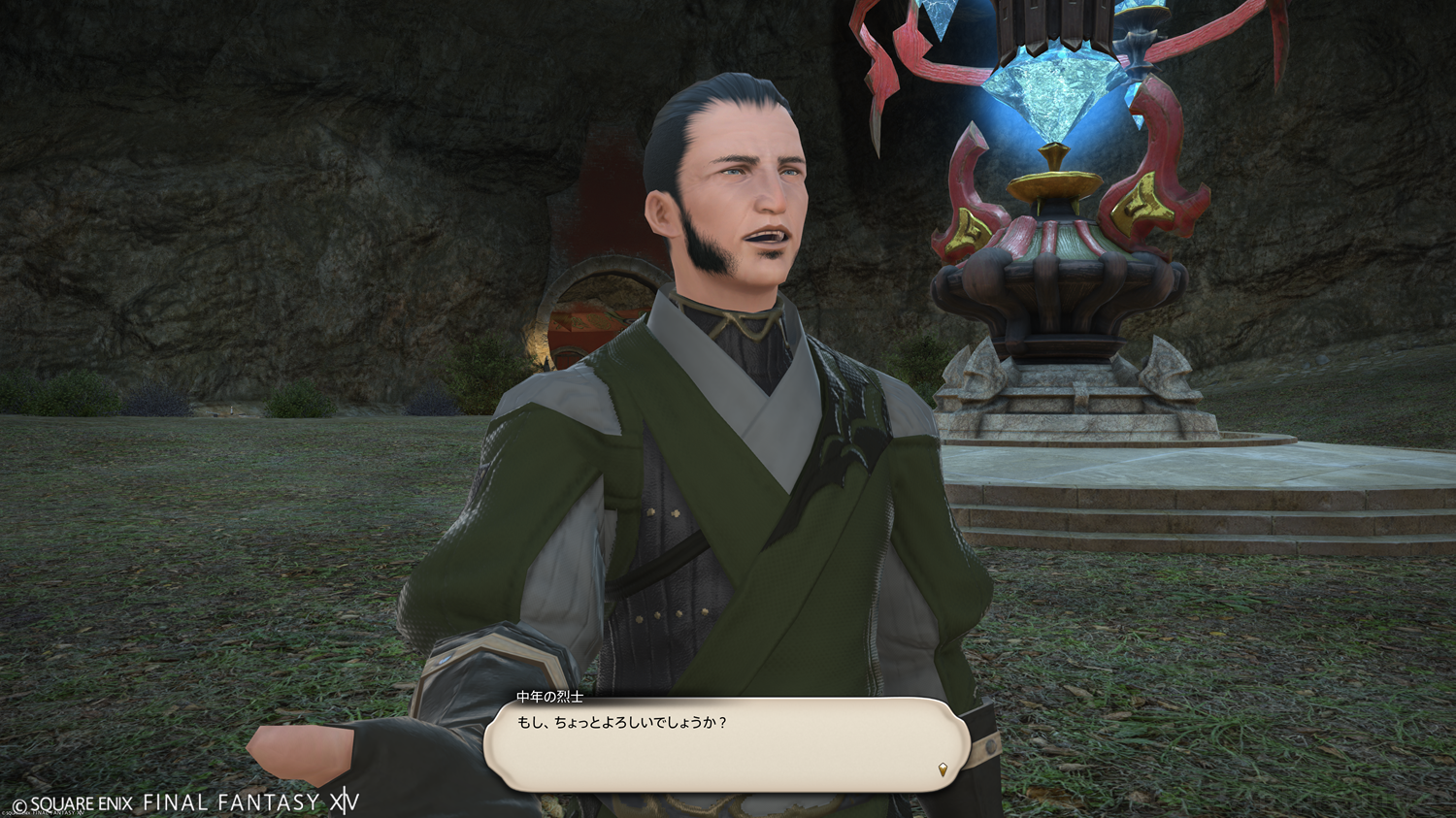
Task: Advance the dialogue box text
Action: point(726,744)
